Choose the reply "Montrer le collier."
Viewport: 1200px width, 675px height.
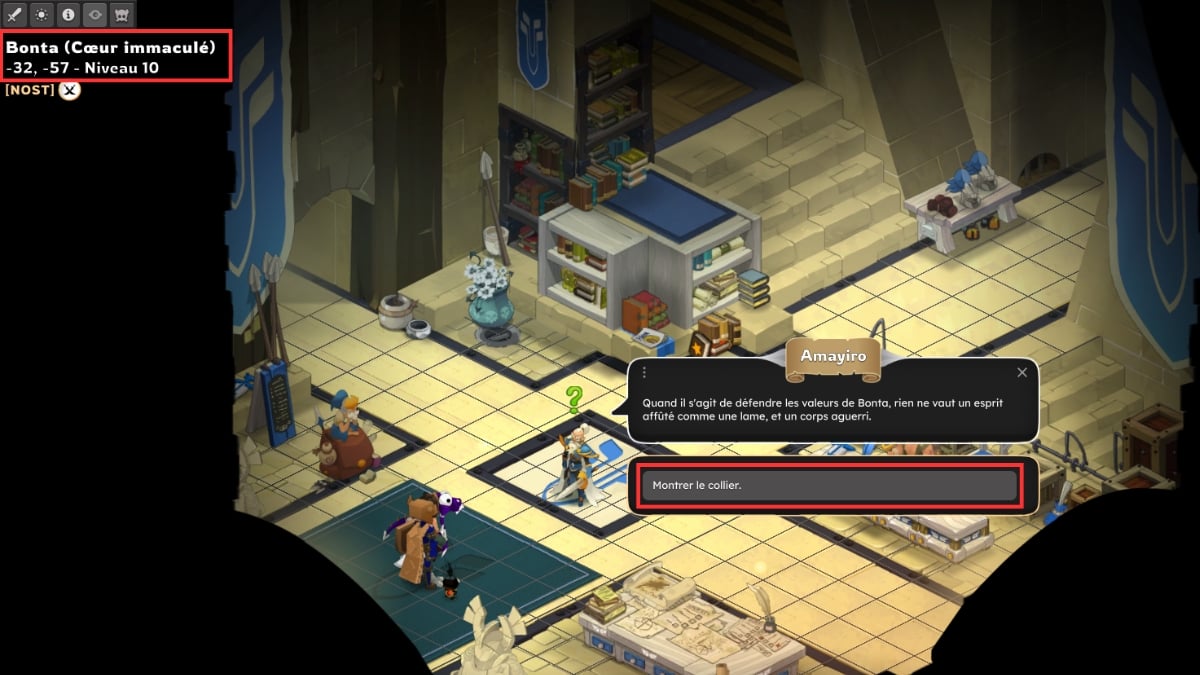[829, 486]
